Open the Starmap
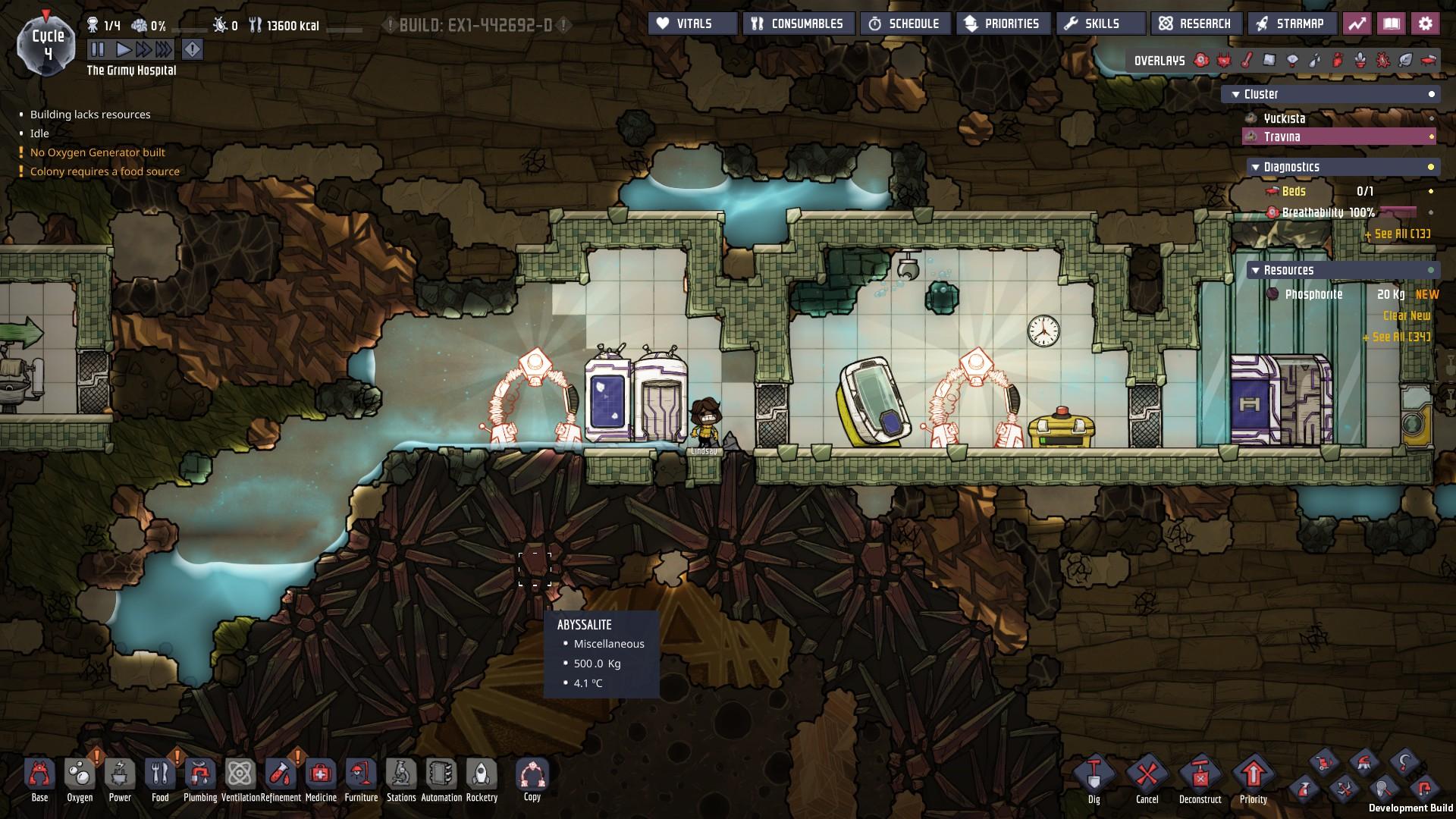The height and width of the screenshot is (819, 1456). [x=1290, y=24]
